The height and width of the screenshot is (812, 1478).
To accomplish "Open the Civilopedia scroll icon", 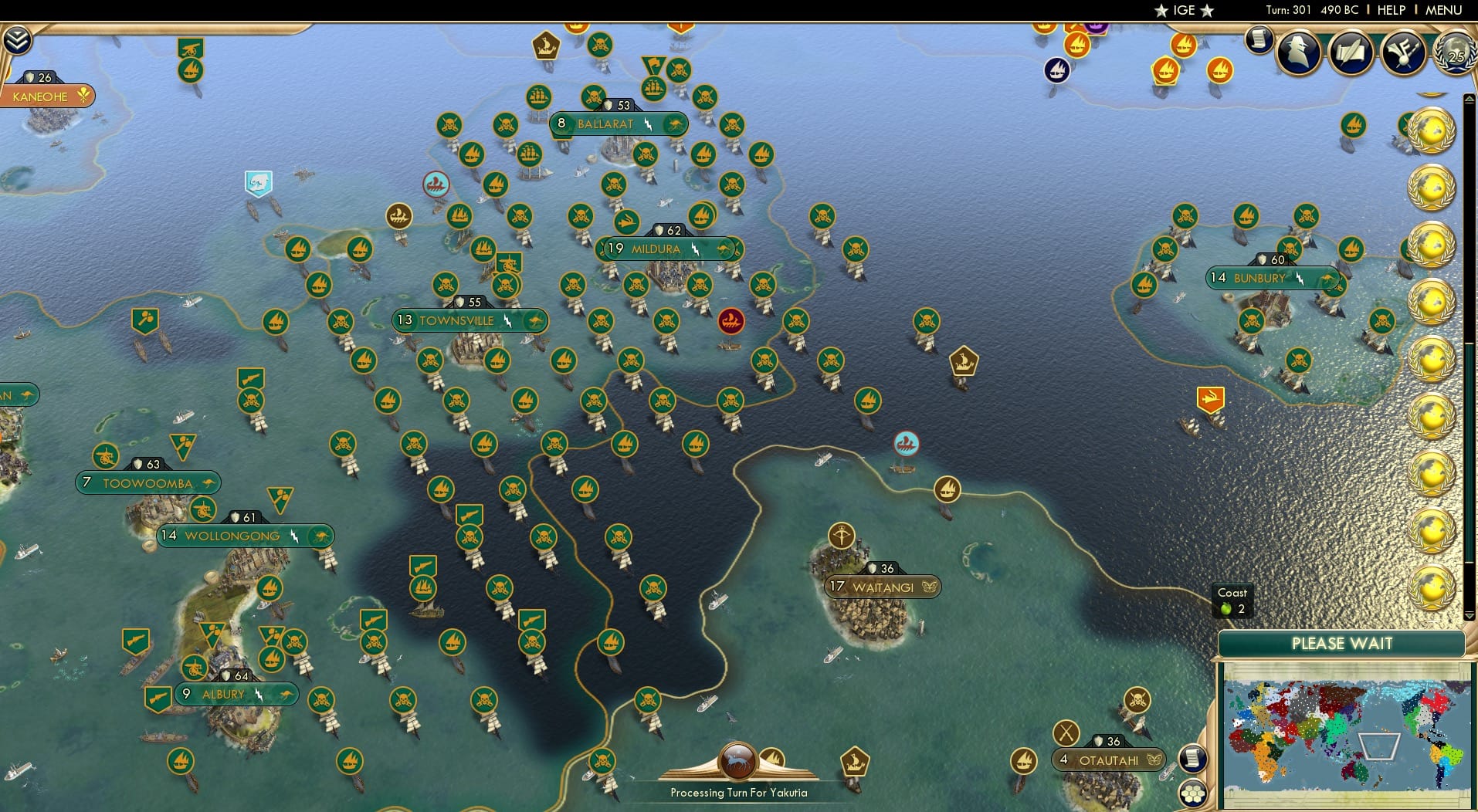I will pos(1259,44).
